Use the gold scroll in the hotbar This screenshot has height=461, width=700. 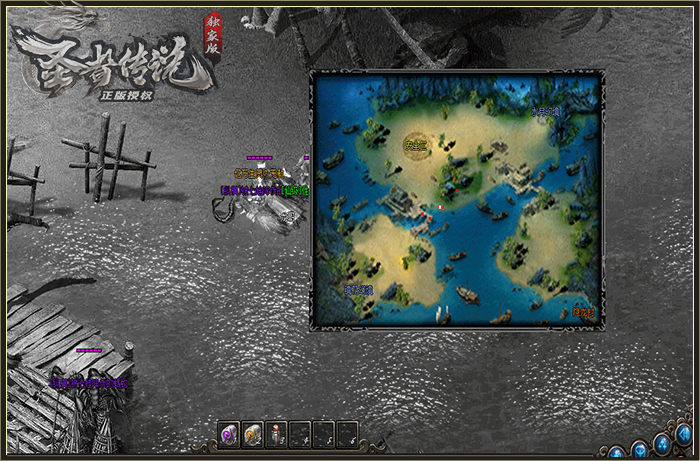(x=252, y=434)
